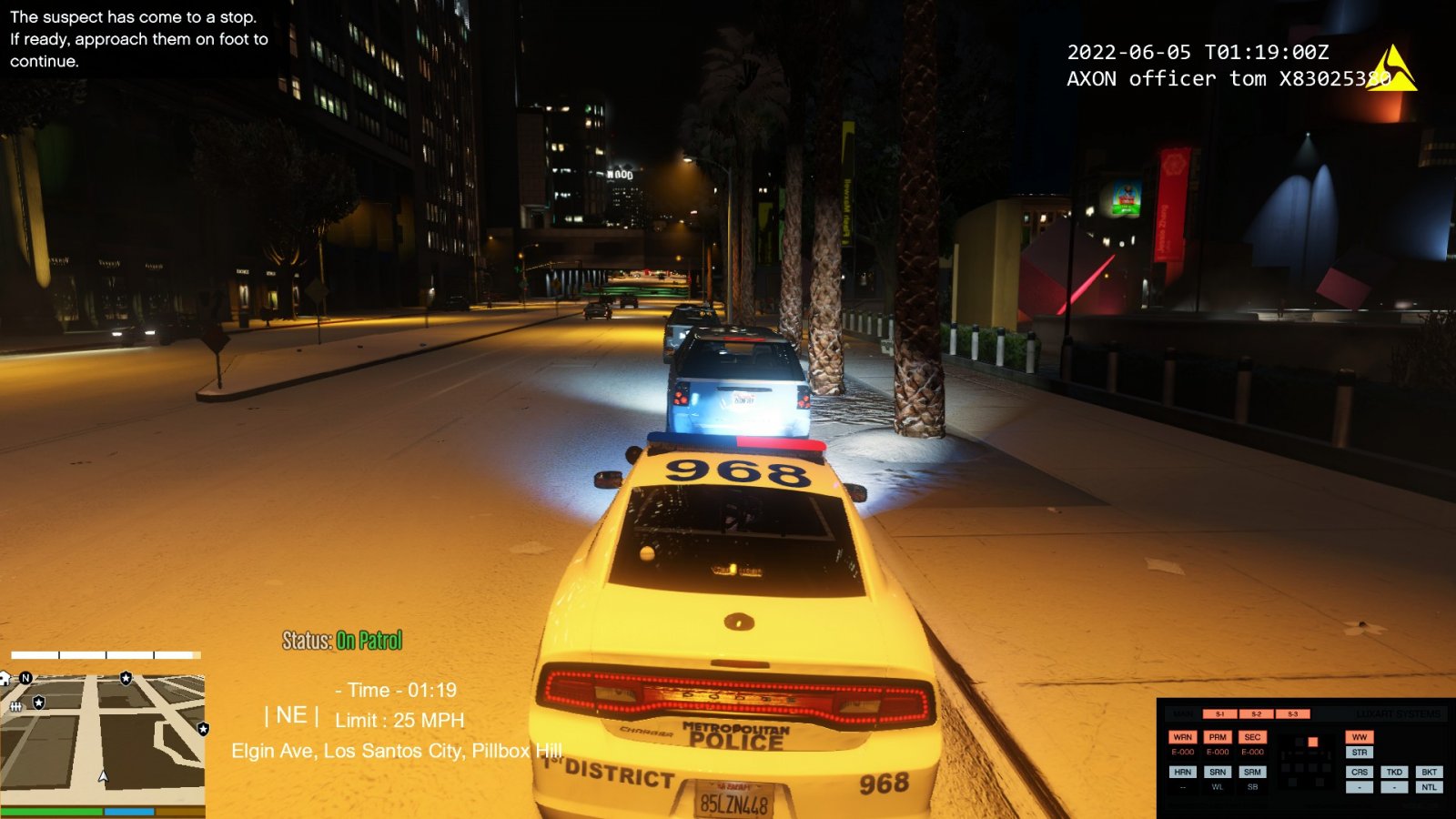The image size is (1456, 819).
Task: Select the S-3 siren tone
Action: pyautogui.click(x=1292, y=714)
